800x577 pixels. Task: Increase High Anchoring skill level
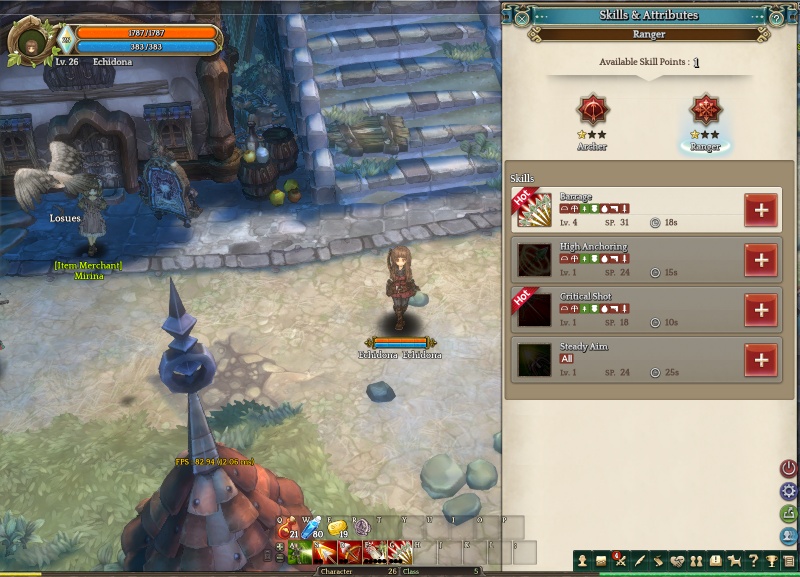pos(761,260)
